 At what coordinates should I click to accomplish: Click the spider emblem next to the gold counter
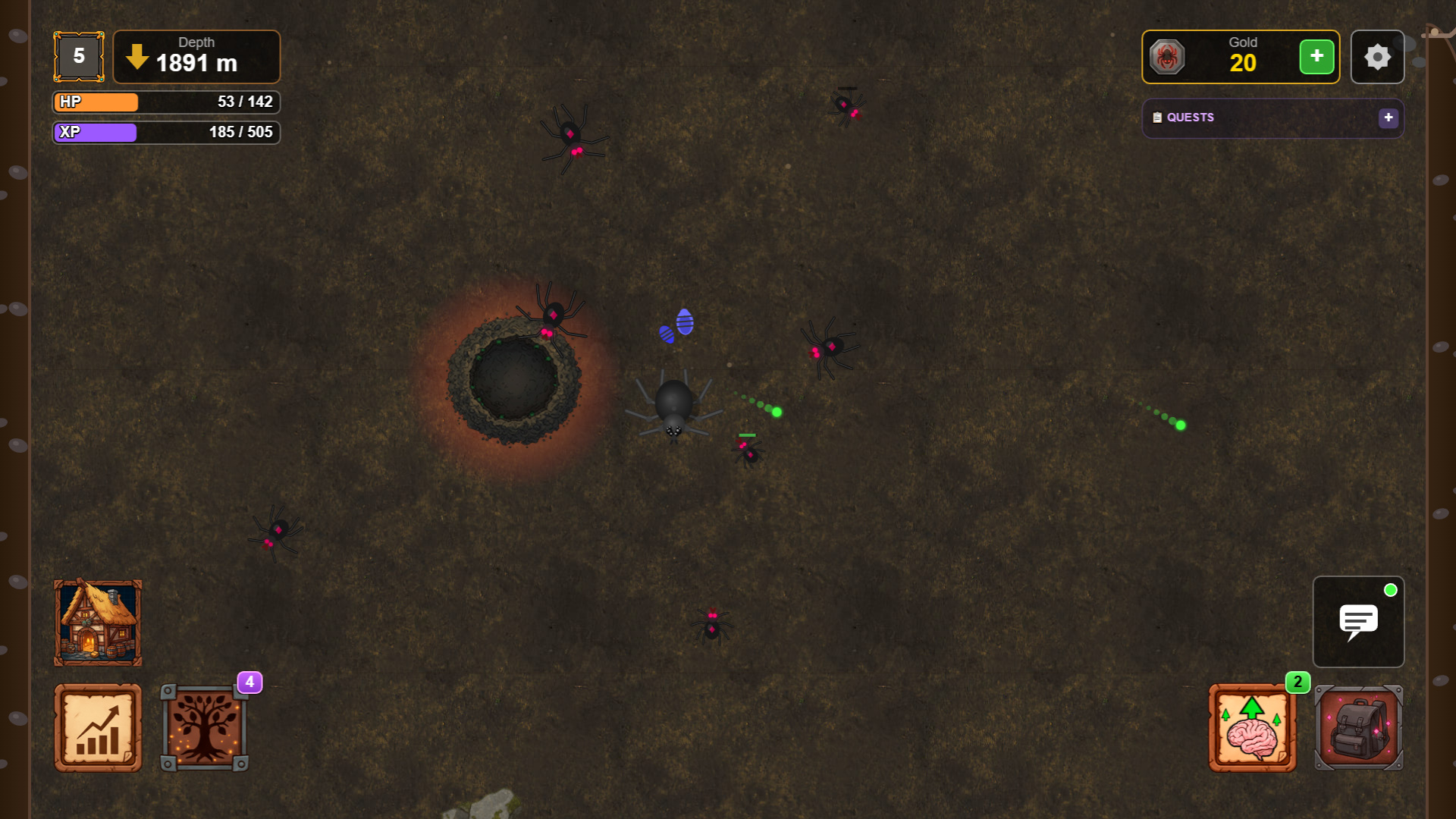(x=1169, y=56)
